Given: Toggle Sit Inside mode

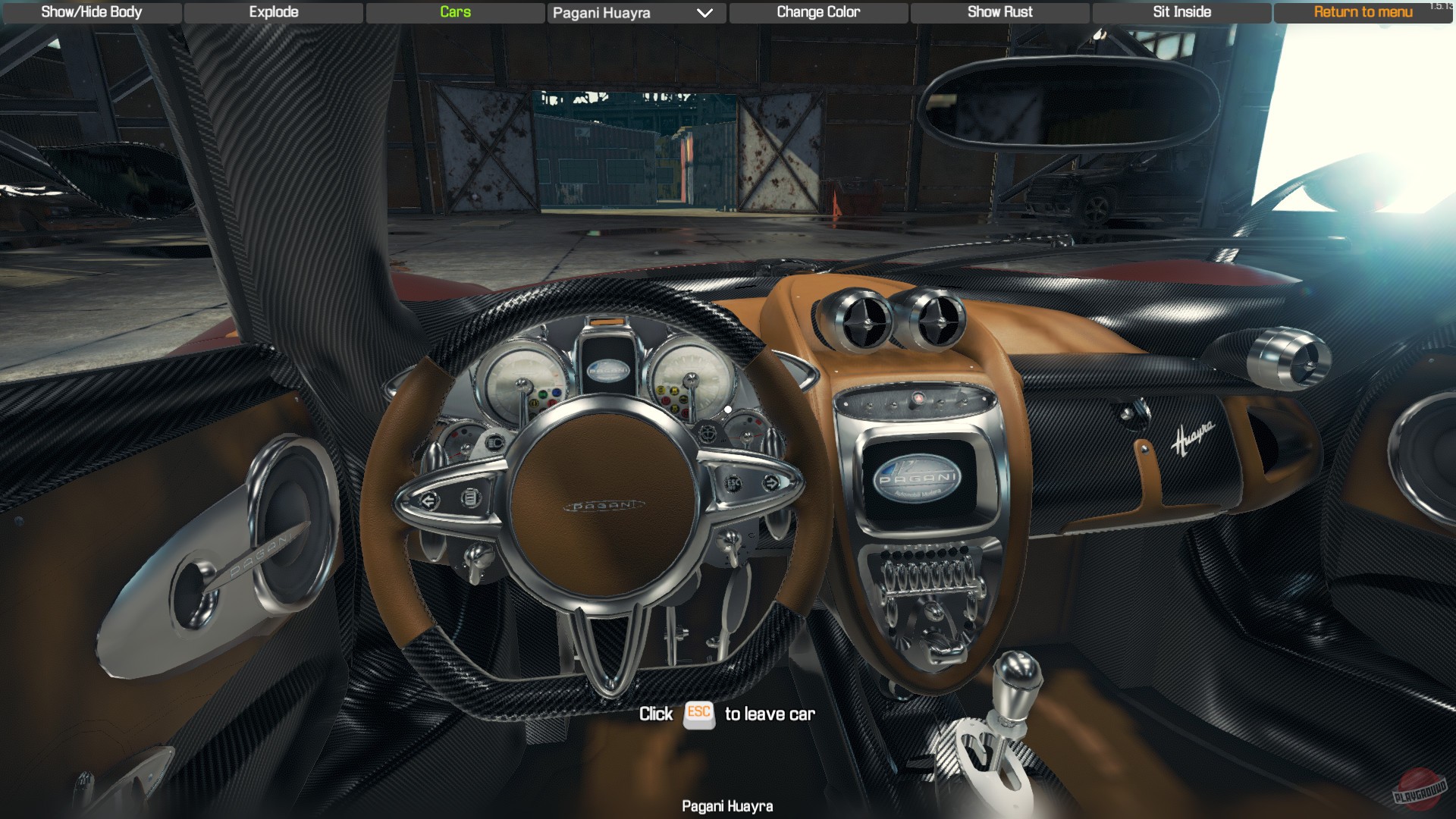Looking at the screenshot, I should coord(1181,11).
